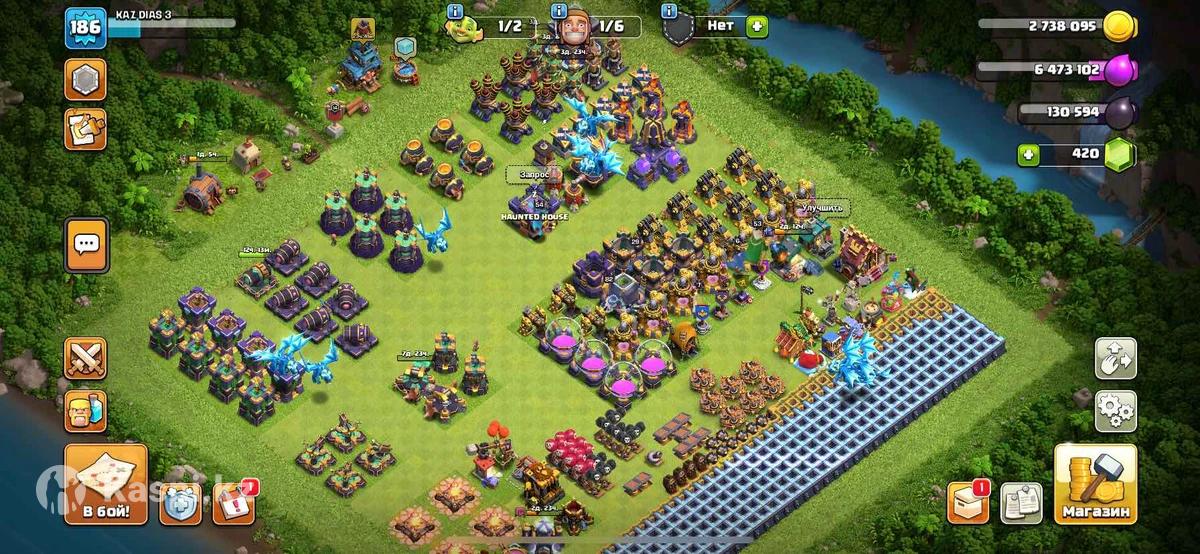
Task: Open the shield league icon near В бой!
Action: point(182,503)
